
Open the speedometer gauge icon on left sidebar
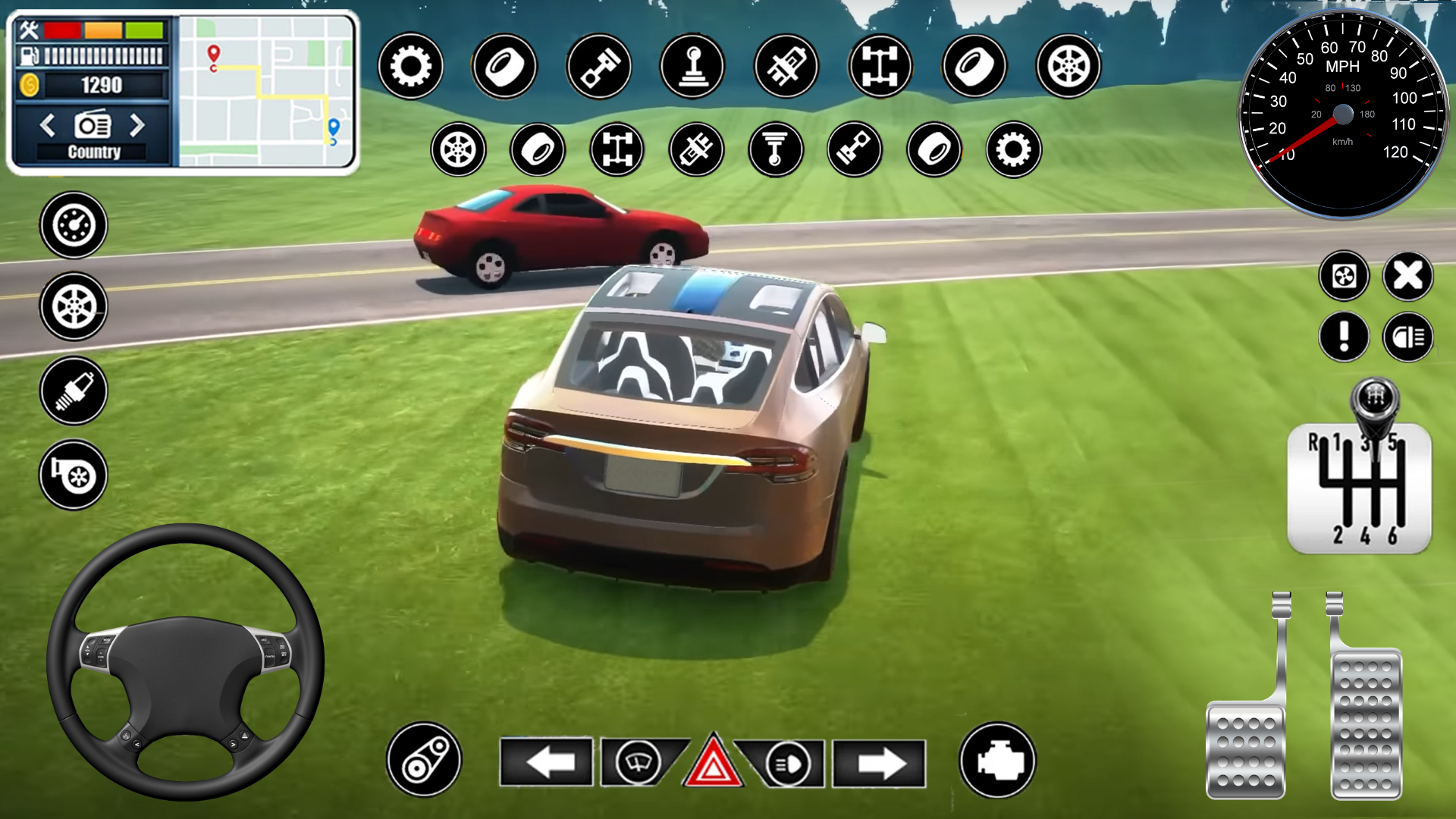(73, 224)
